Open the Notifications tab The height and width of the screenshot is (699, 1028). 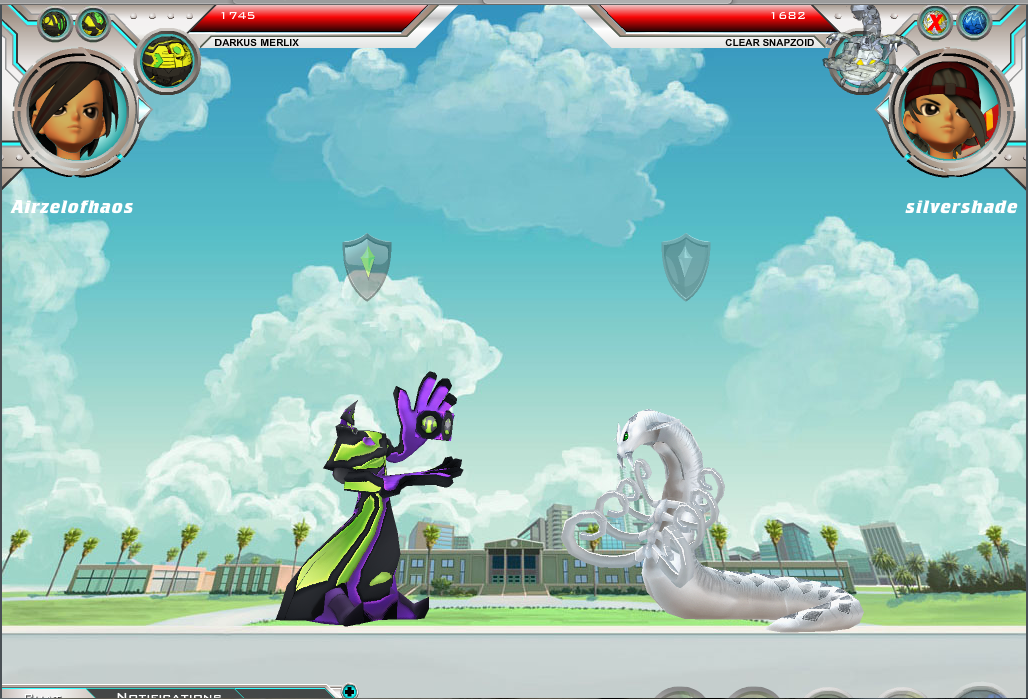[170, 694]
